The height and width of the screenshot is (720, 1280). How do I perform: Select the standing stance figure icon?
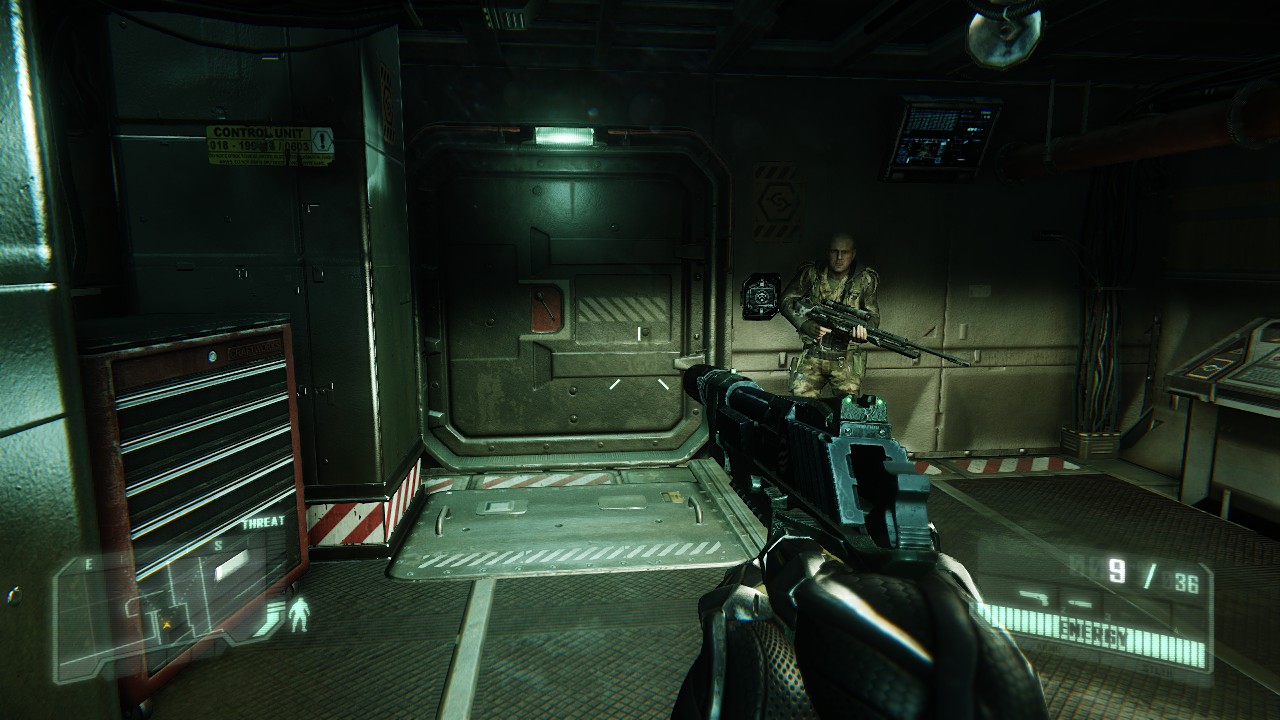(298, 614)
